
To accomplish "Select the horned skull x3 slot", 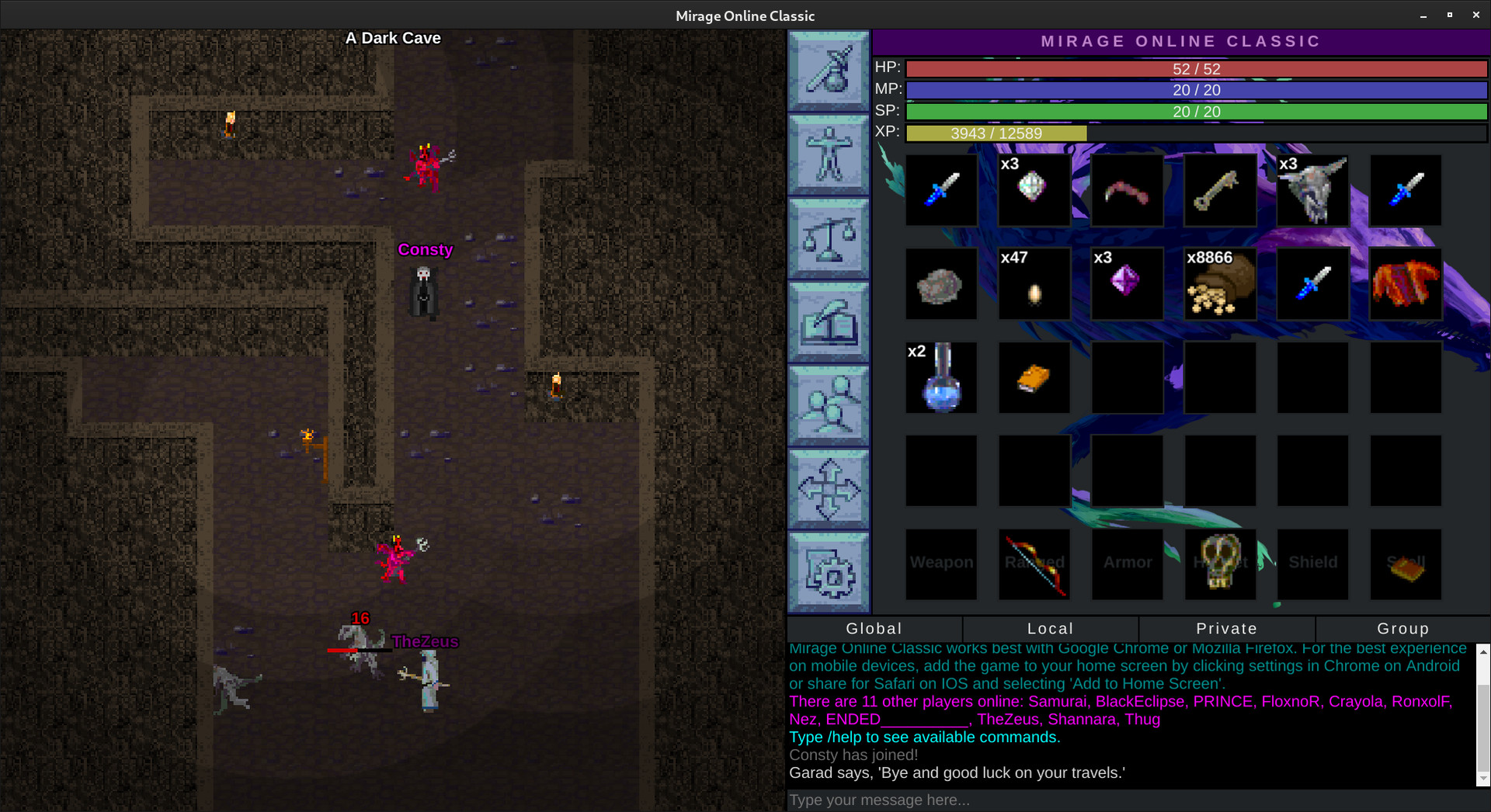I will tap(1313, 190).
